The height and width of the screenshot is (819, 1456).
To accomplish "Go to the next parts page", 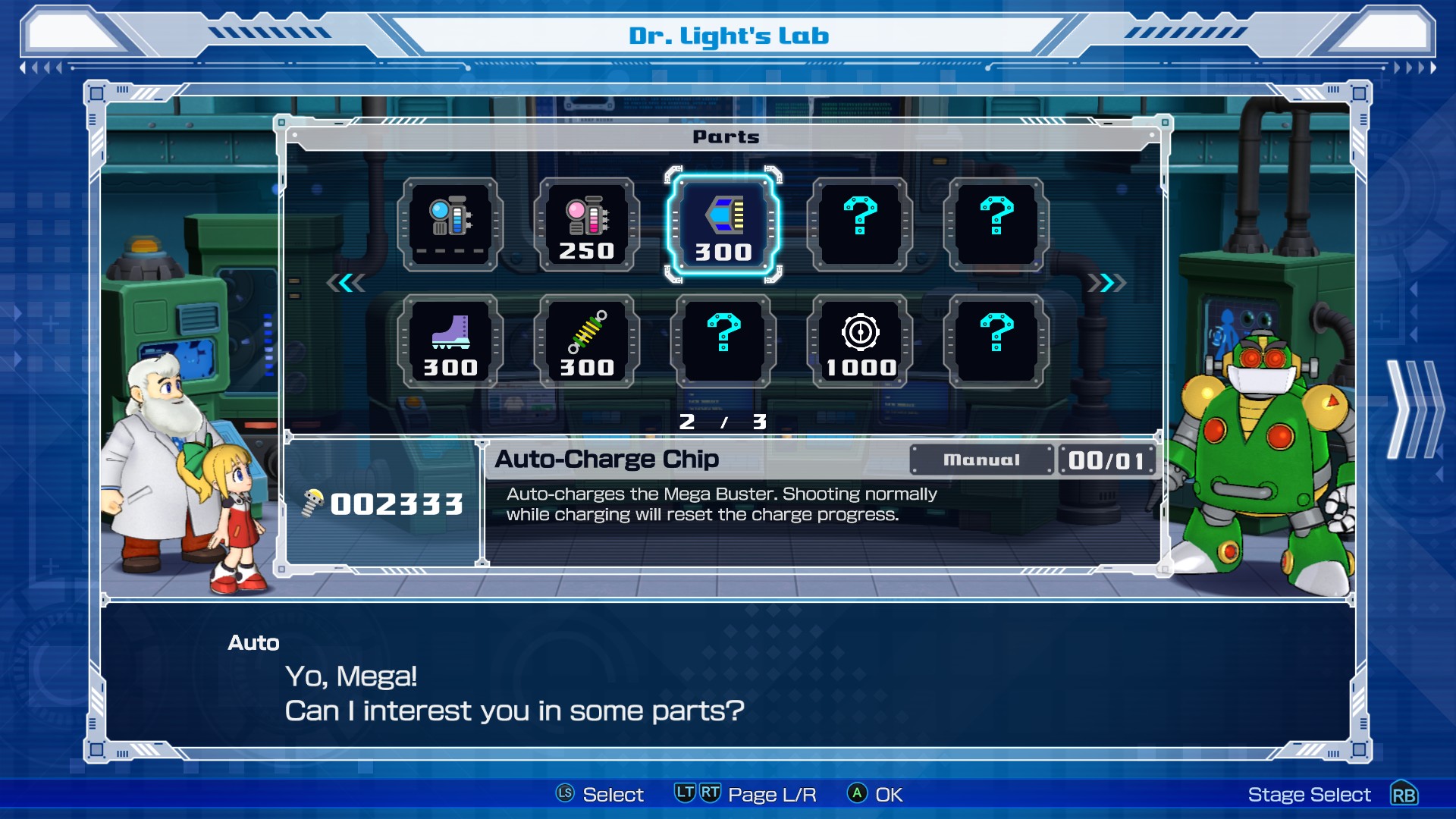I will coord(1106,283).
